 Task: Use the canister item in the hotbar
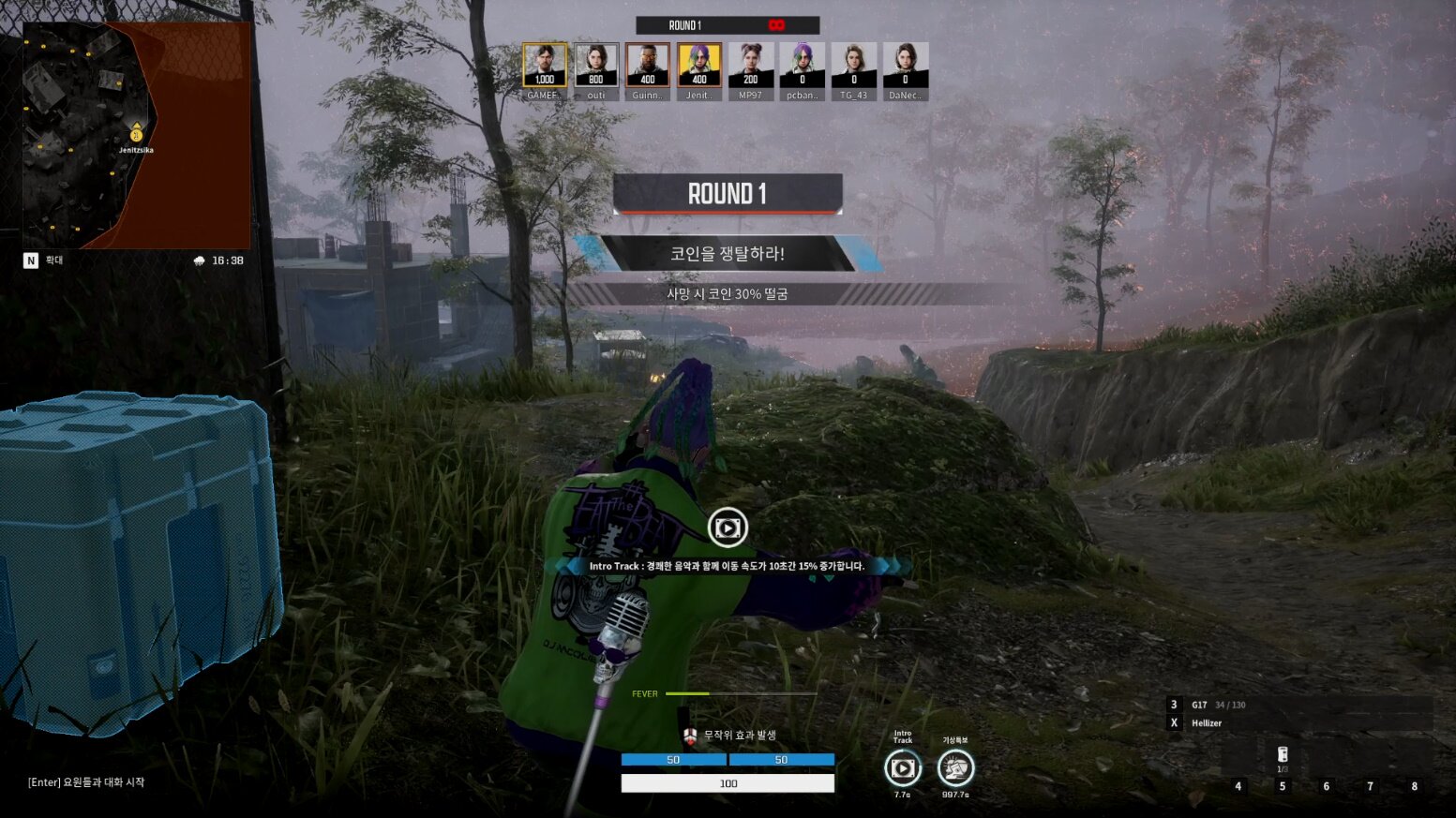pyautogui.click(x=1283, y=755)
